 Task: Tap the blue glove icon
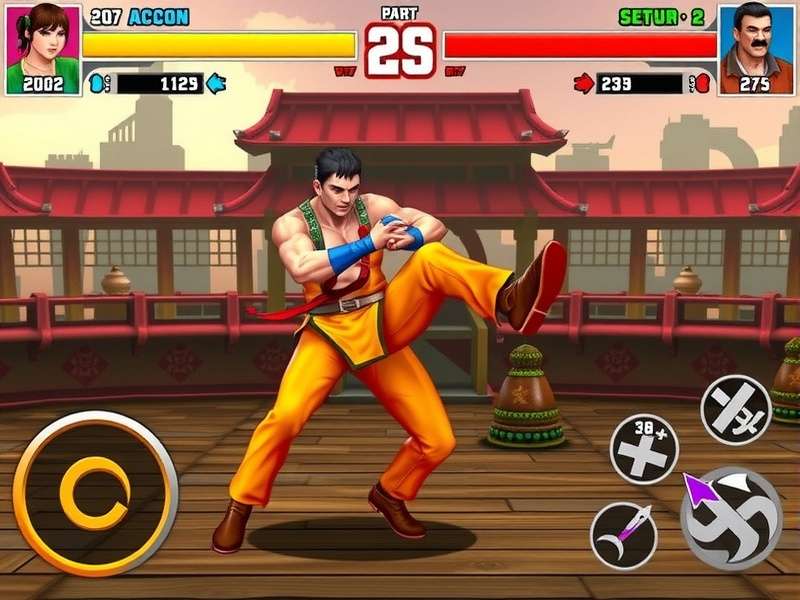(x=98, y=84)
